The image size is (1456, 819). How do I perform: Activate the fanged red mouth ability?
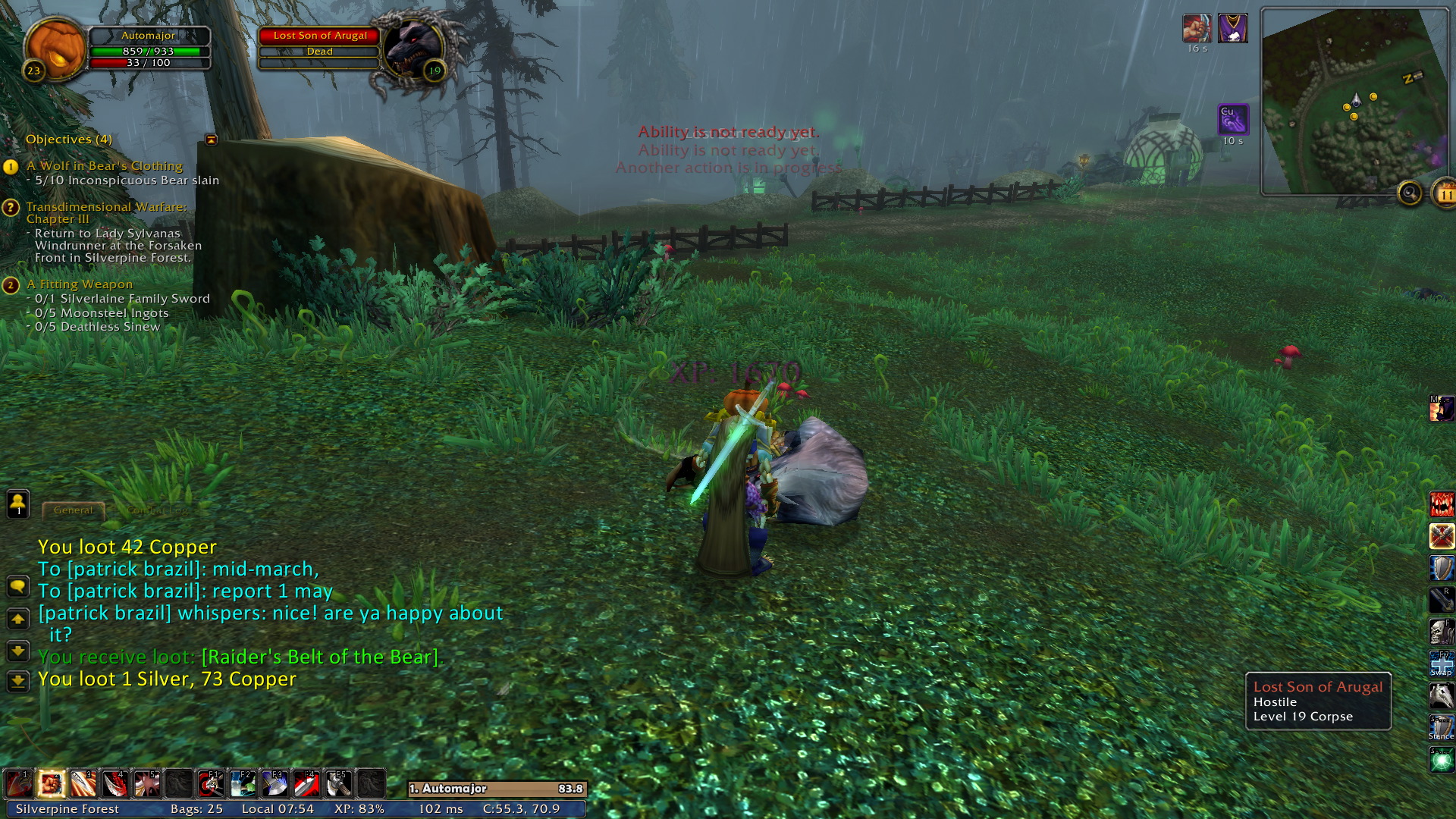pos(1442,504)
